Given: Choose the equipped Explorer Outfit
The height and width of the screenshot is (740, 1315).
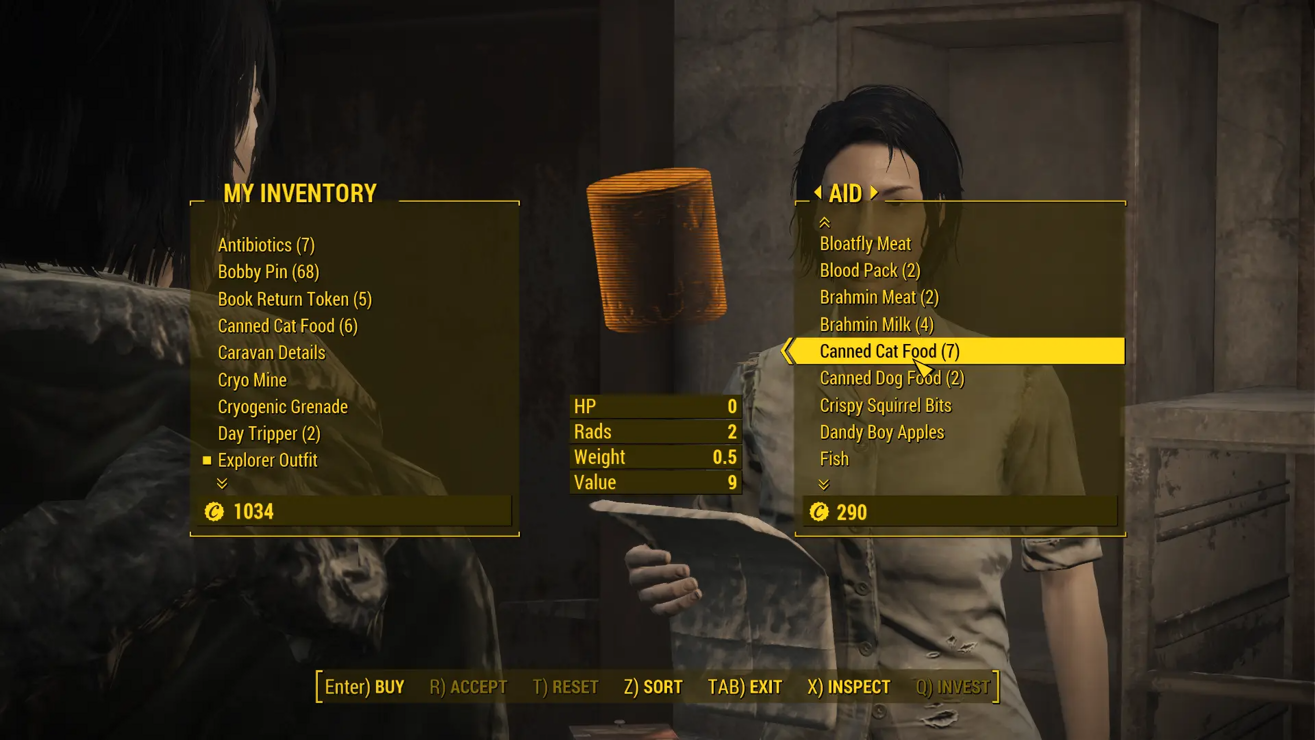Looking at the screenshot, I should coord(267,461).
